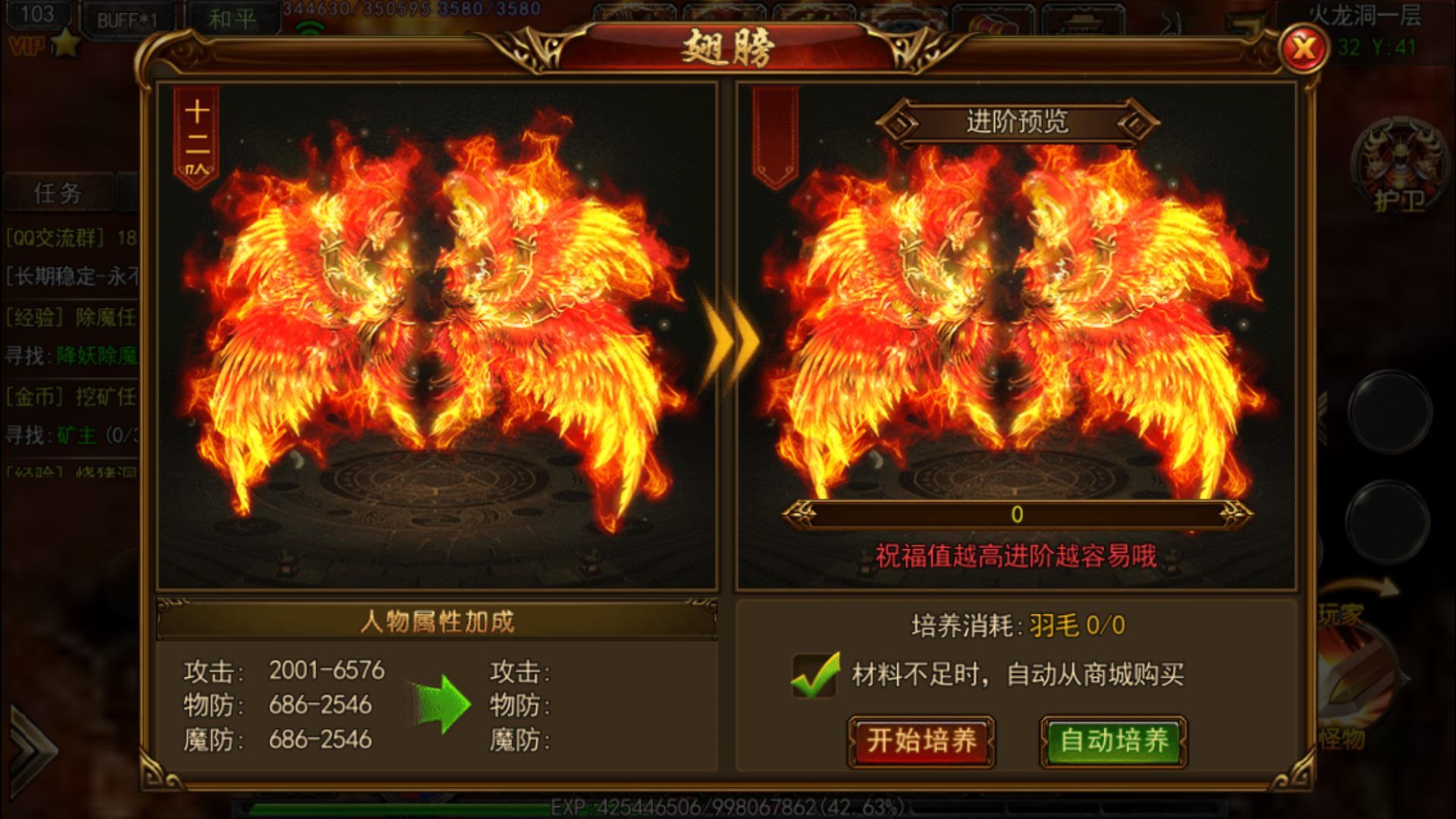1456x819 pixels.
Task: Select the 护卫 guard icon
Action: click(x=1399, y=168)
